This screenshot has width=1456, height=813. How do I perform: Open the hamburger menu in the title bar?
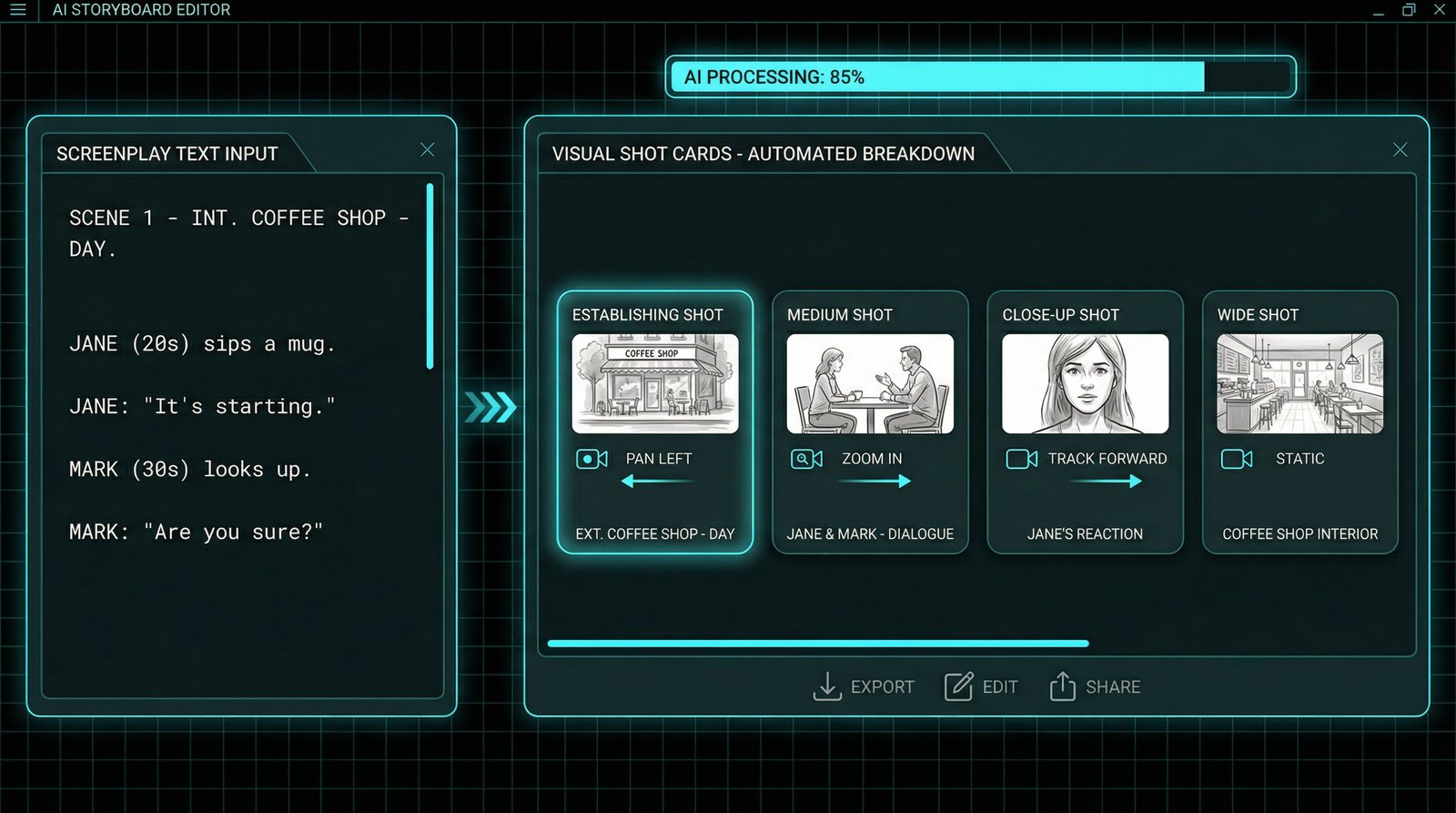point(17,10)
